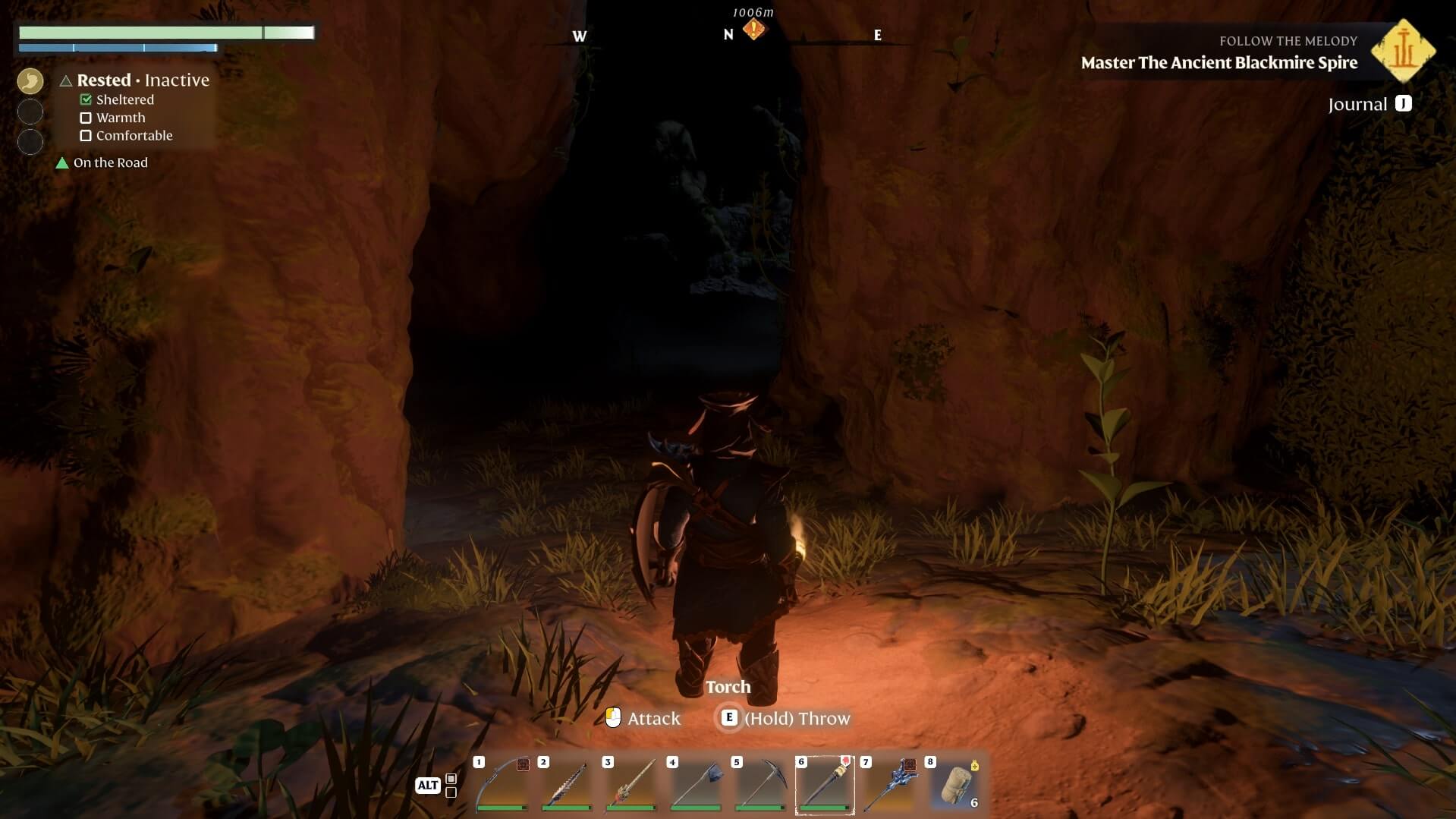1456x819 pixels.
Task: Choose the ornate sword in slot 3
Action: coord(631,785)
